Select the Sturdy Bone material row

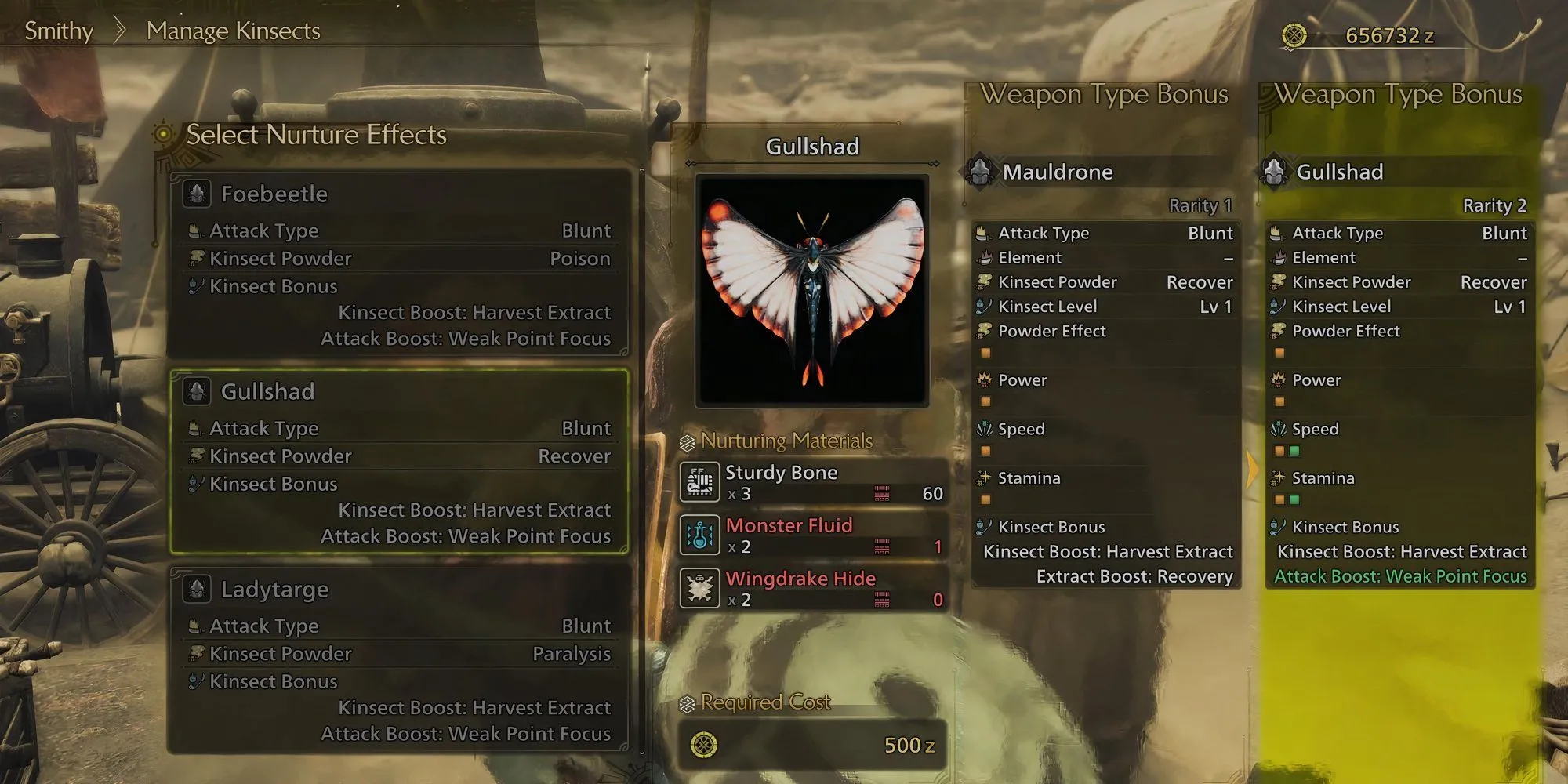pos(812,482)
